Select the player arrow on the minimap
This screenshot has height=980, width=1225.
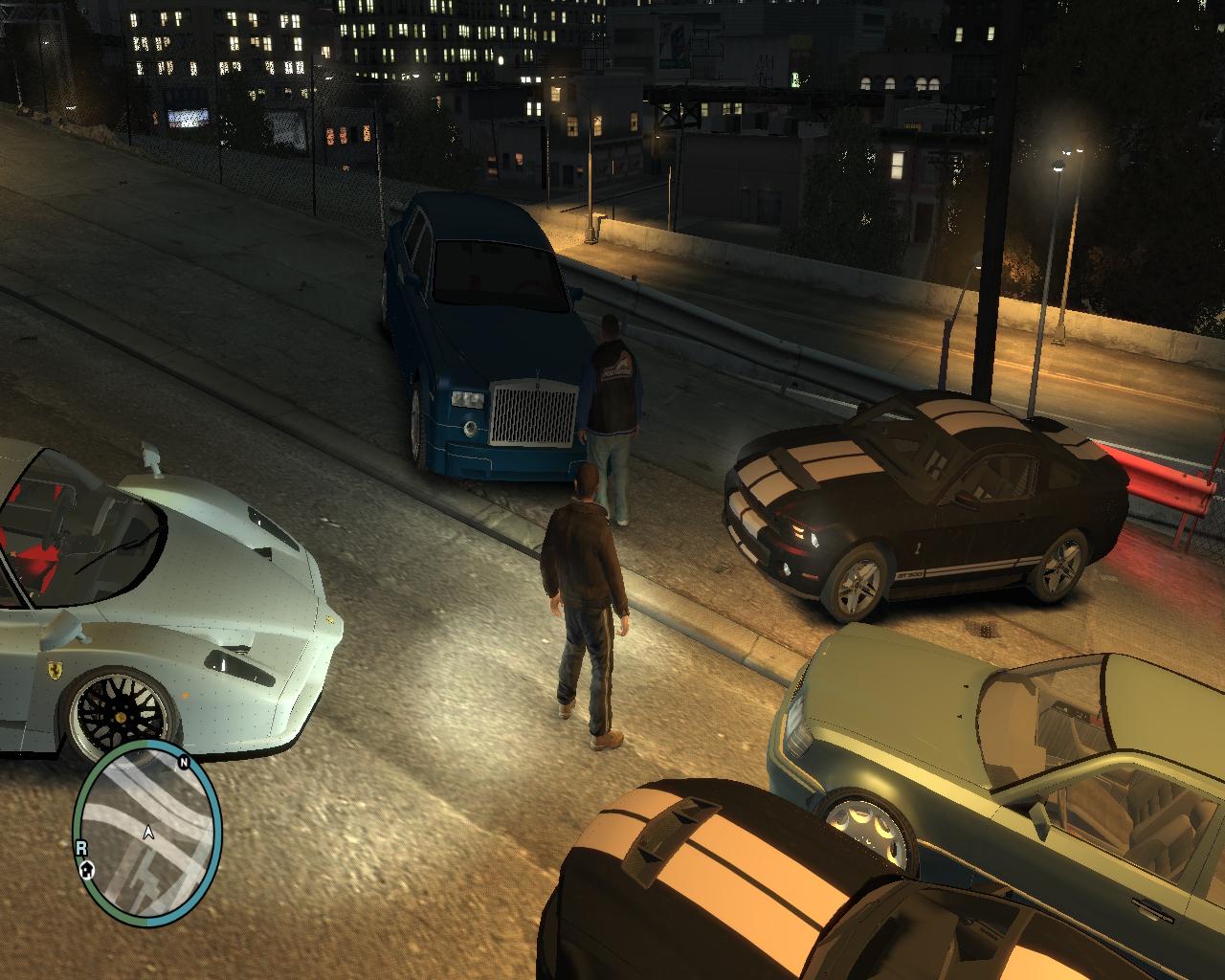(148, 833)
